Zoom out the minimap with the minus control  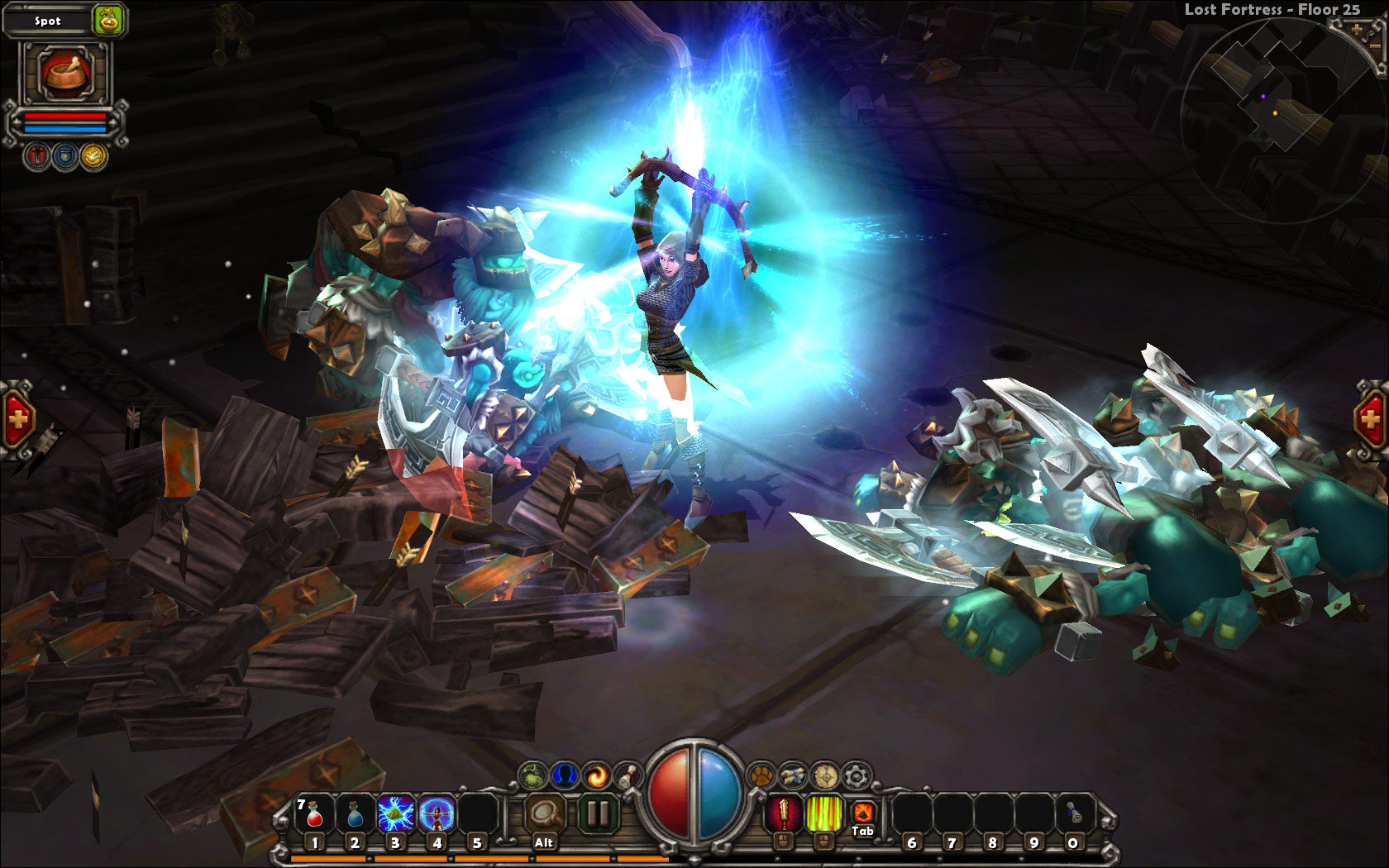[1375, 45]
